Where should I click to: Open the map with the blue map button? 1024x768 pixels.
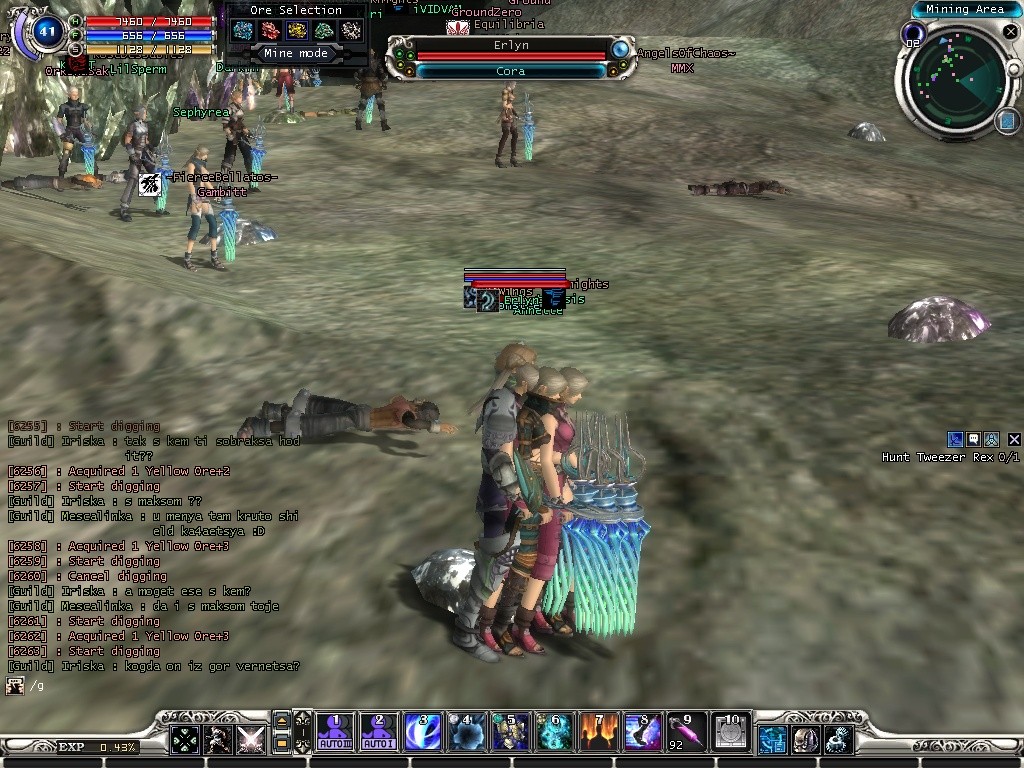click(x=1007, y=121)
